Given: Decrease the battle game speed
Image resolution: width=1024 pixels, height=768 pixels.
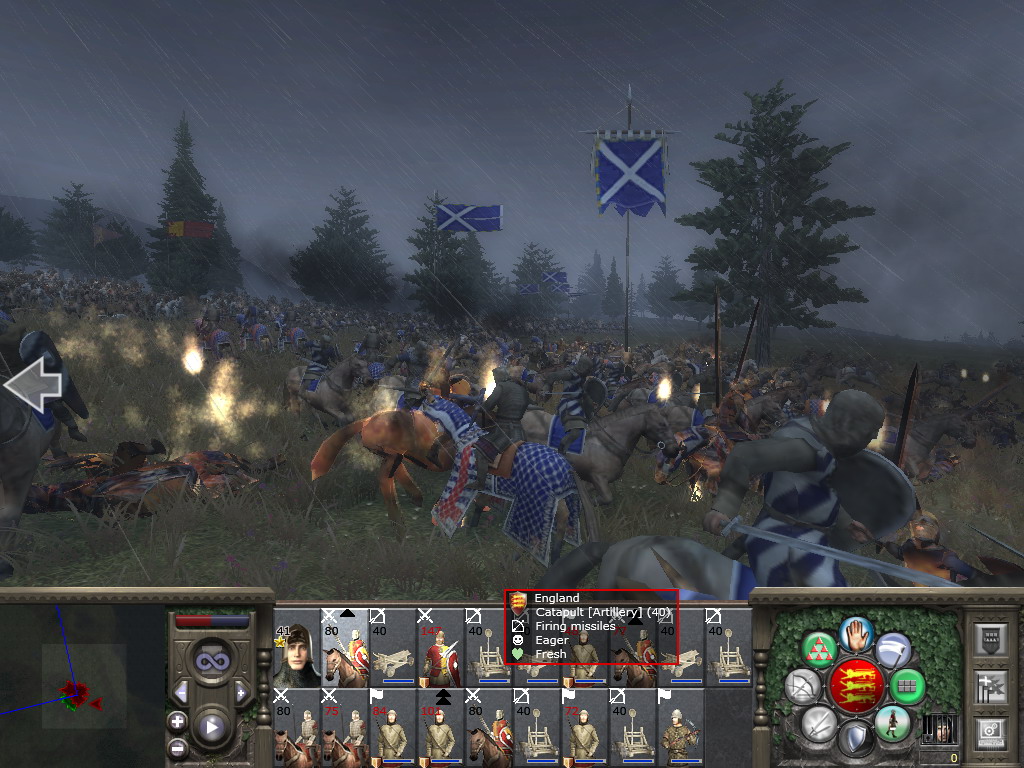Looking at the screenshot, I should [x=181, y=692].
